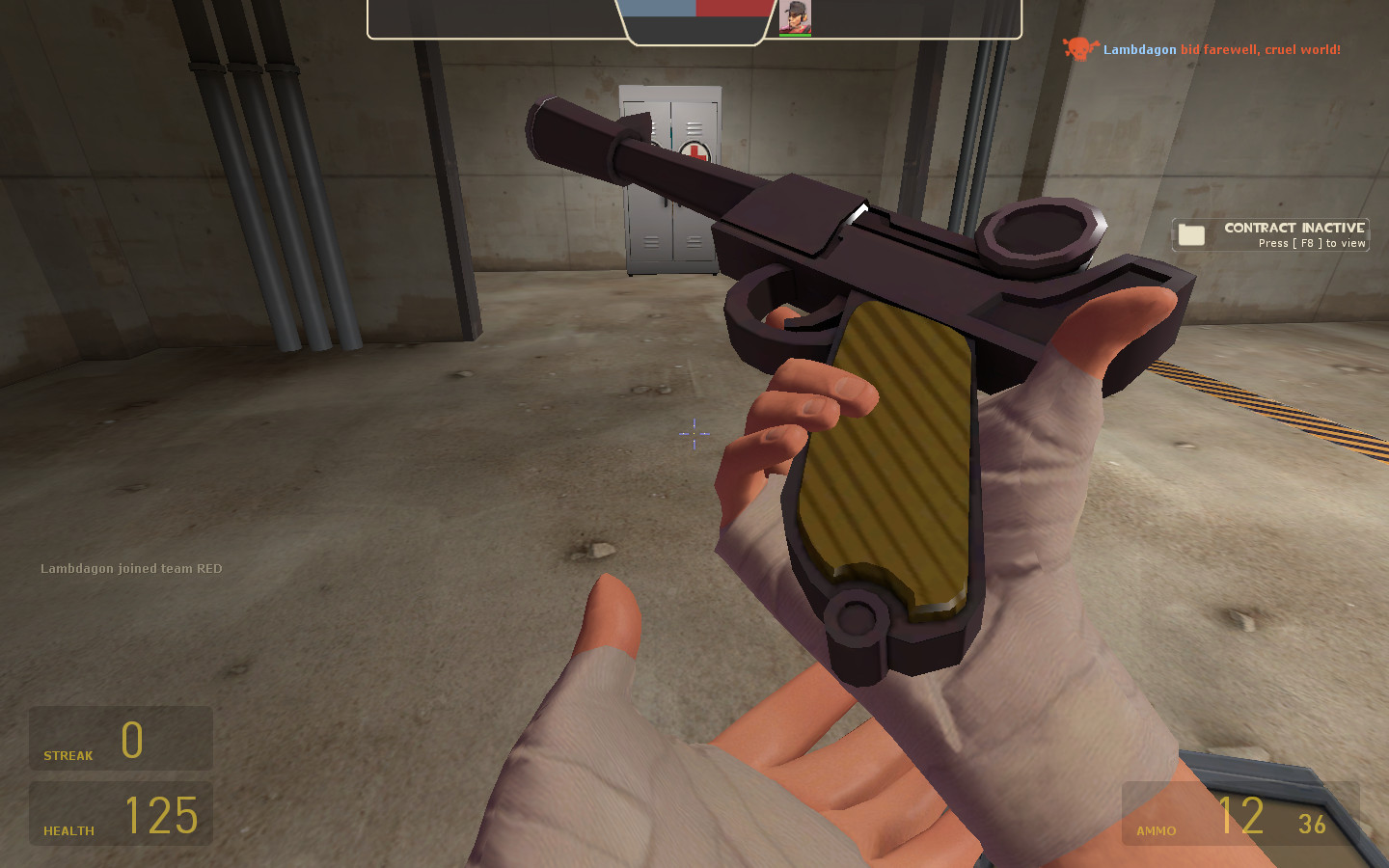Toggle the green health bar under the avatar
The height and width of the screenshot is (868, 1389).
[x=797, y=34]
